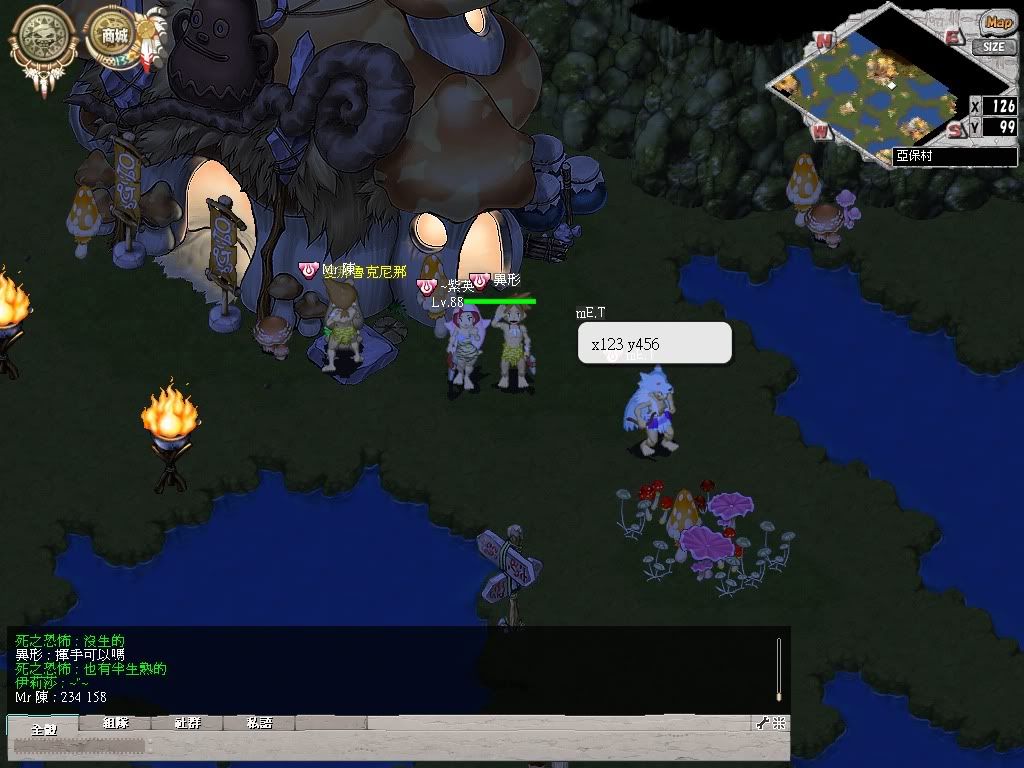Open chat settings wrench icon
Image resolution: width=1024 pixels, height=768 pixels.
coord(763,723)
